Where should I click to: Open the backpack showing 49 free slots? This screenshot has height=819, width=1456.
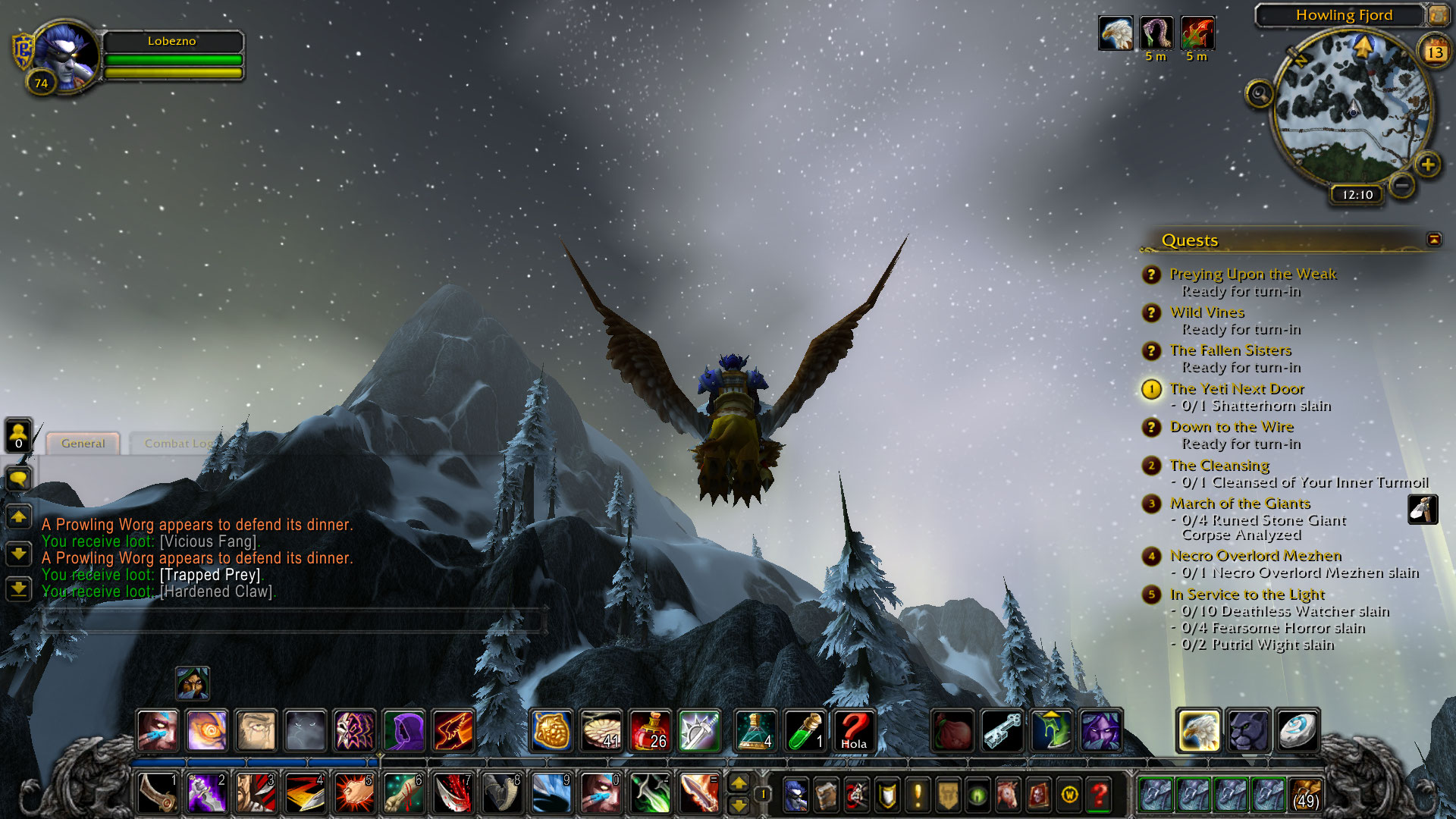(x=1305, y=795)
